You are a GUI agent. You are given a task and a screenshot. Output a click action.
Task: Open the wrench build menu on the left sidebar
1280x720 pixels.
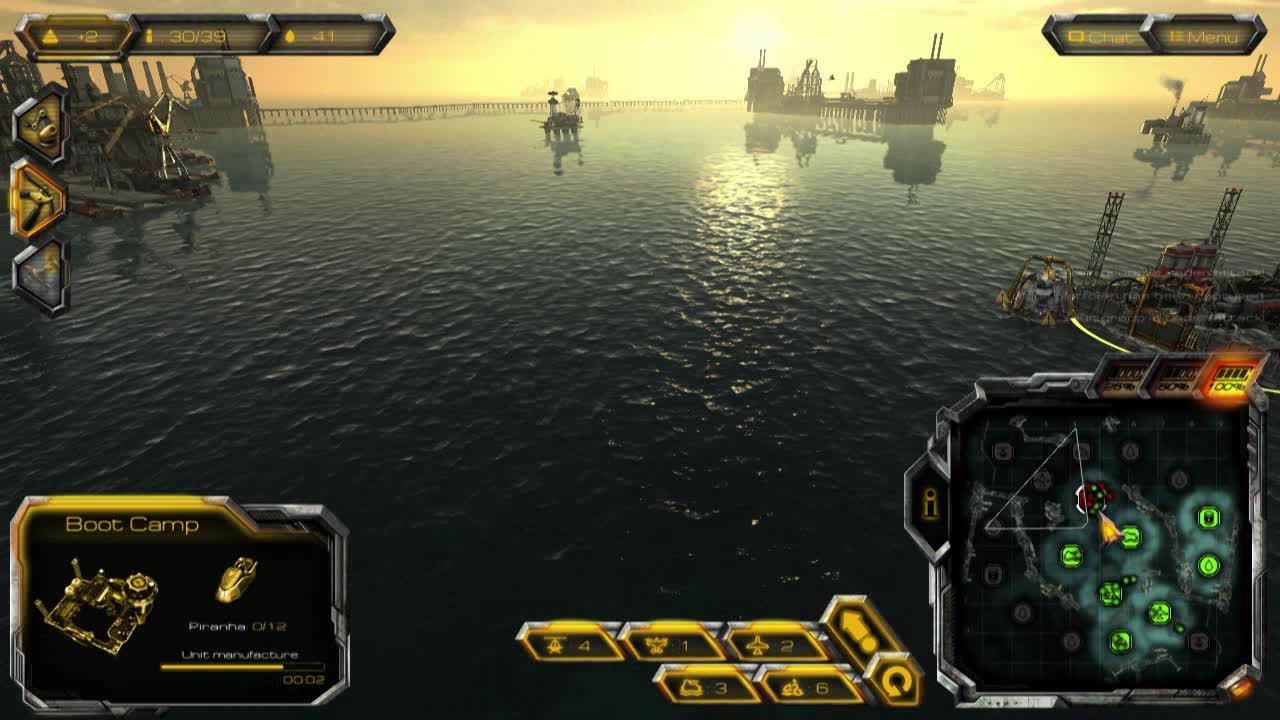click(40, 200)
